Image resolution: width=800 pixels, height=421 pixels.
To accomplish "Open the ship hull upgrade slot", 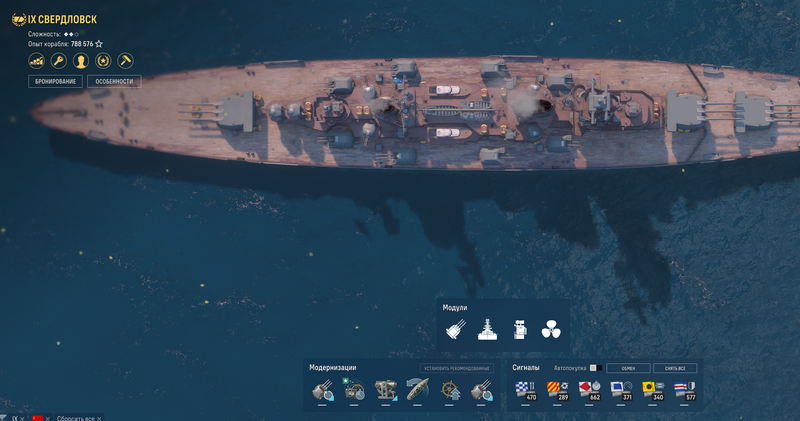I will click(418, 389).
